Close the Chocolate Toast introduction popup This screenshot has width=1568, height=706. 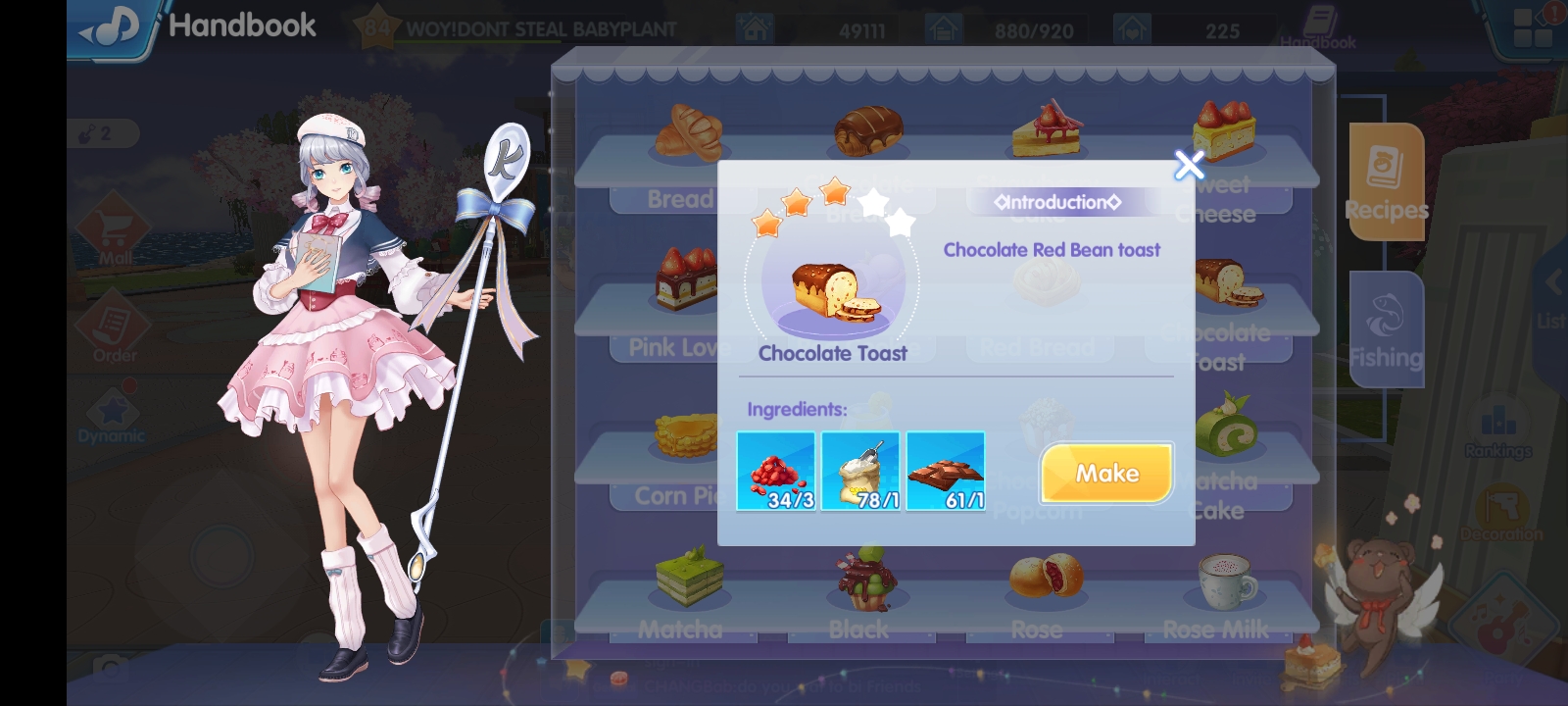point(1188,166)
